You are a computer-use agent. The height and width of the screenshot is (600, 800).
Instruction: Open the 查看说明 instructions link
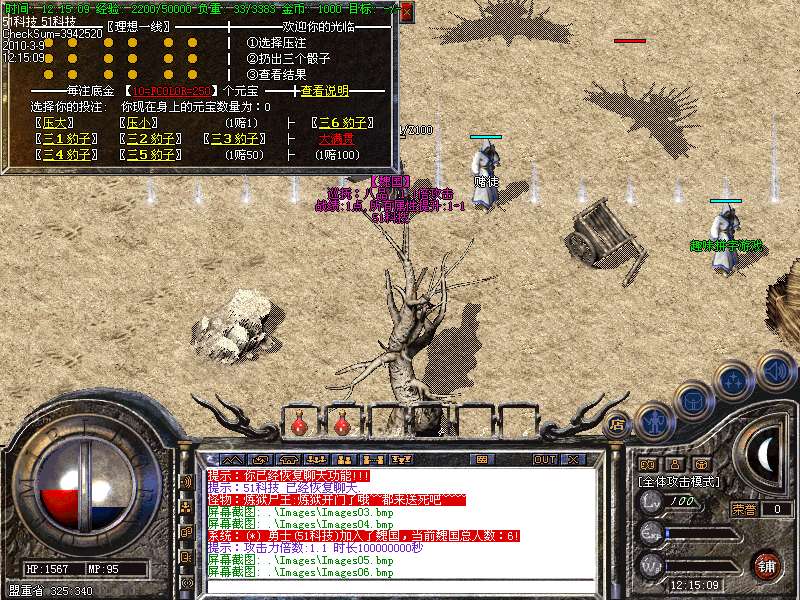pyautogui.click(x=325, y=91)
